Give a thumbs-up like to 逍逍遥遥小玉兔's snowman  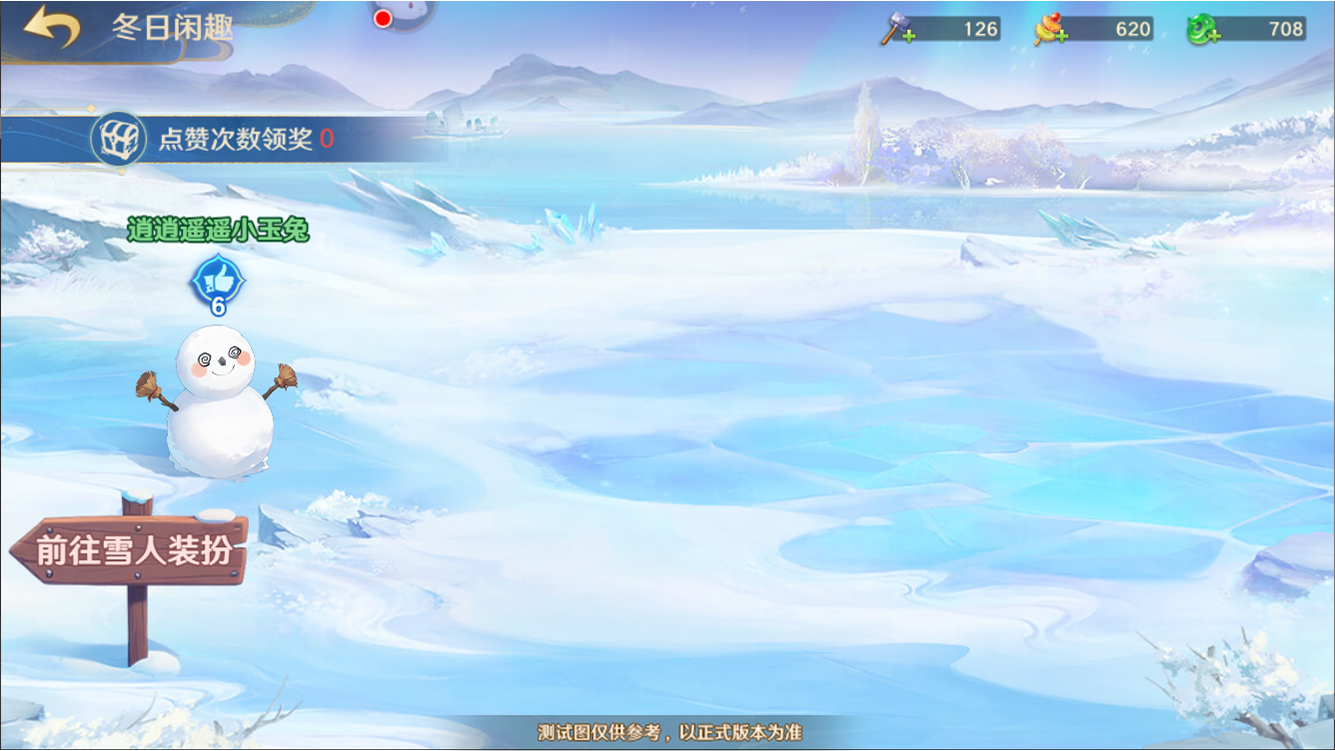217,281
